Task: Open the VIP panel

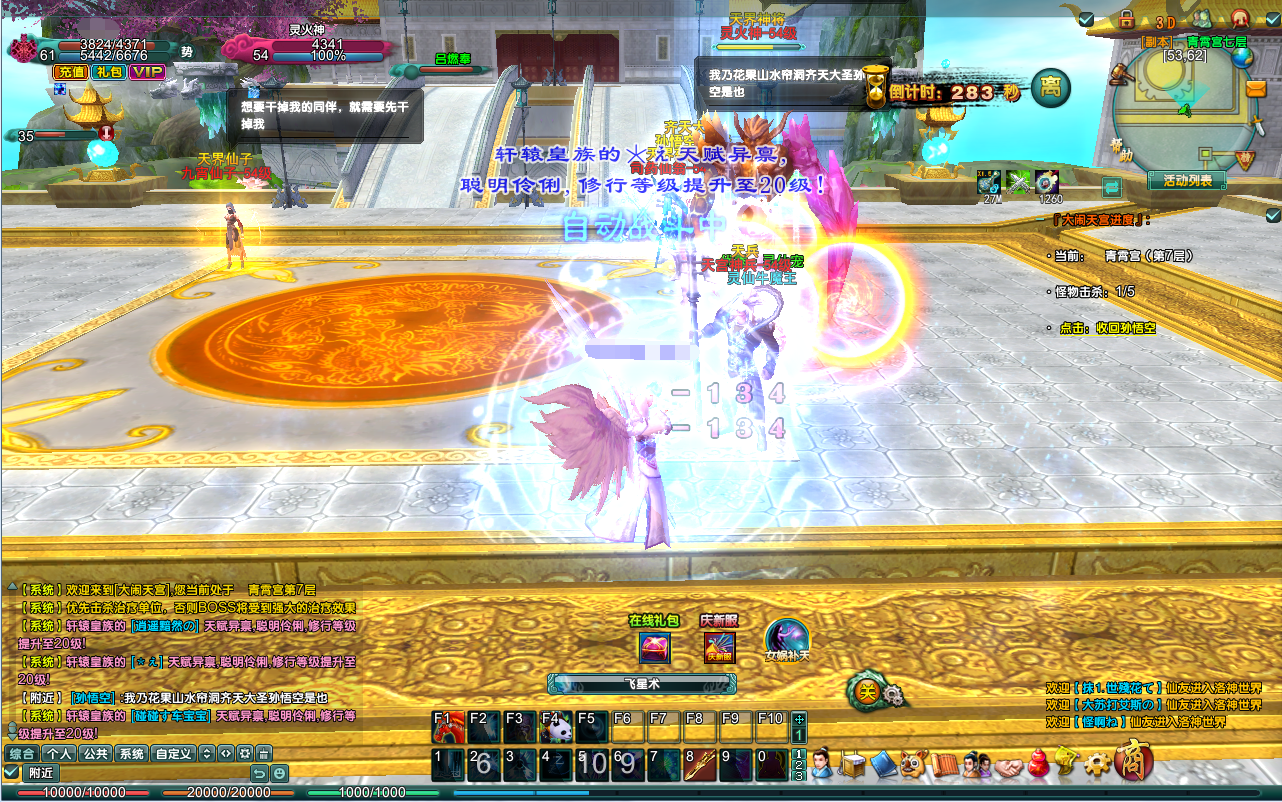Action: click(x=147, y=72)
